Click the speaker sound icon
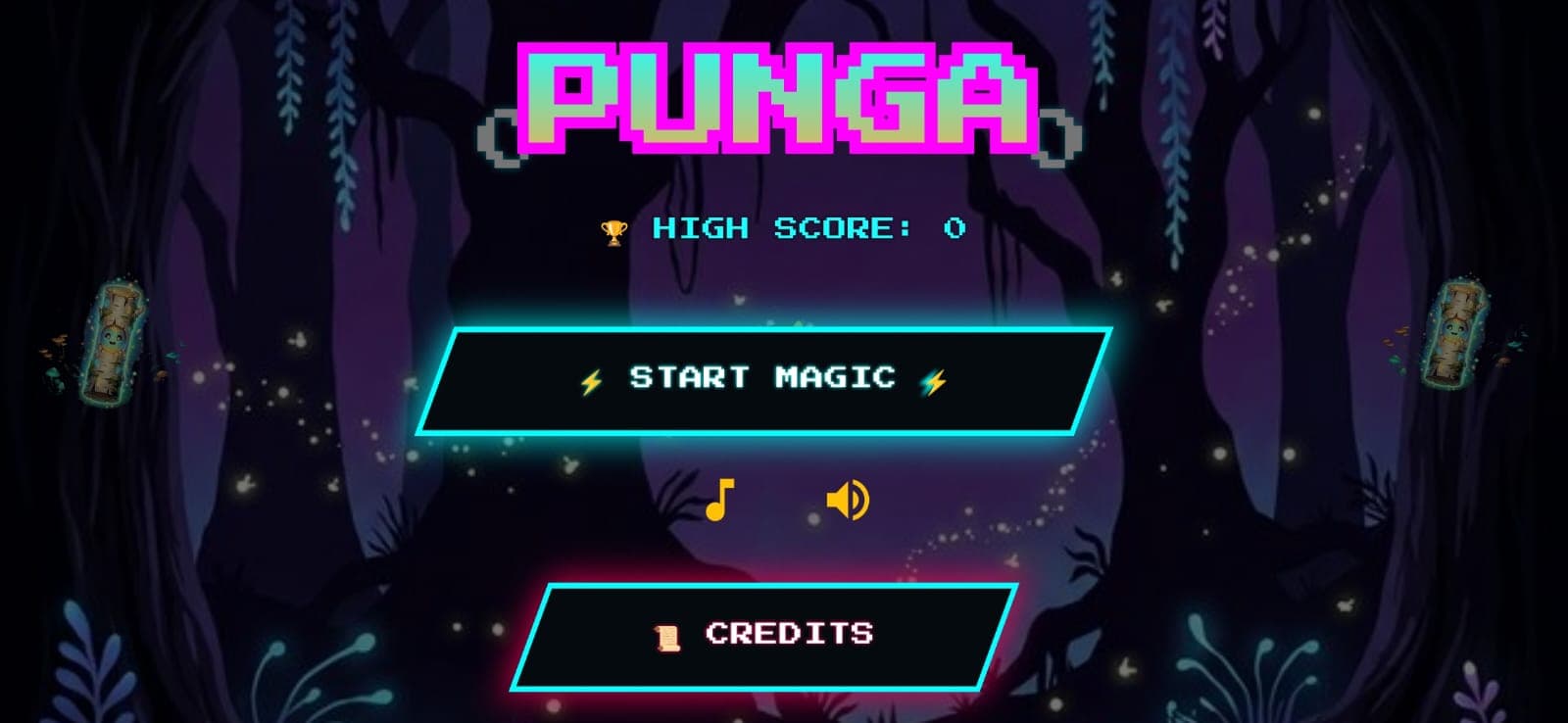The image size is (1568, 723). click(x=849, y=502)
